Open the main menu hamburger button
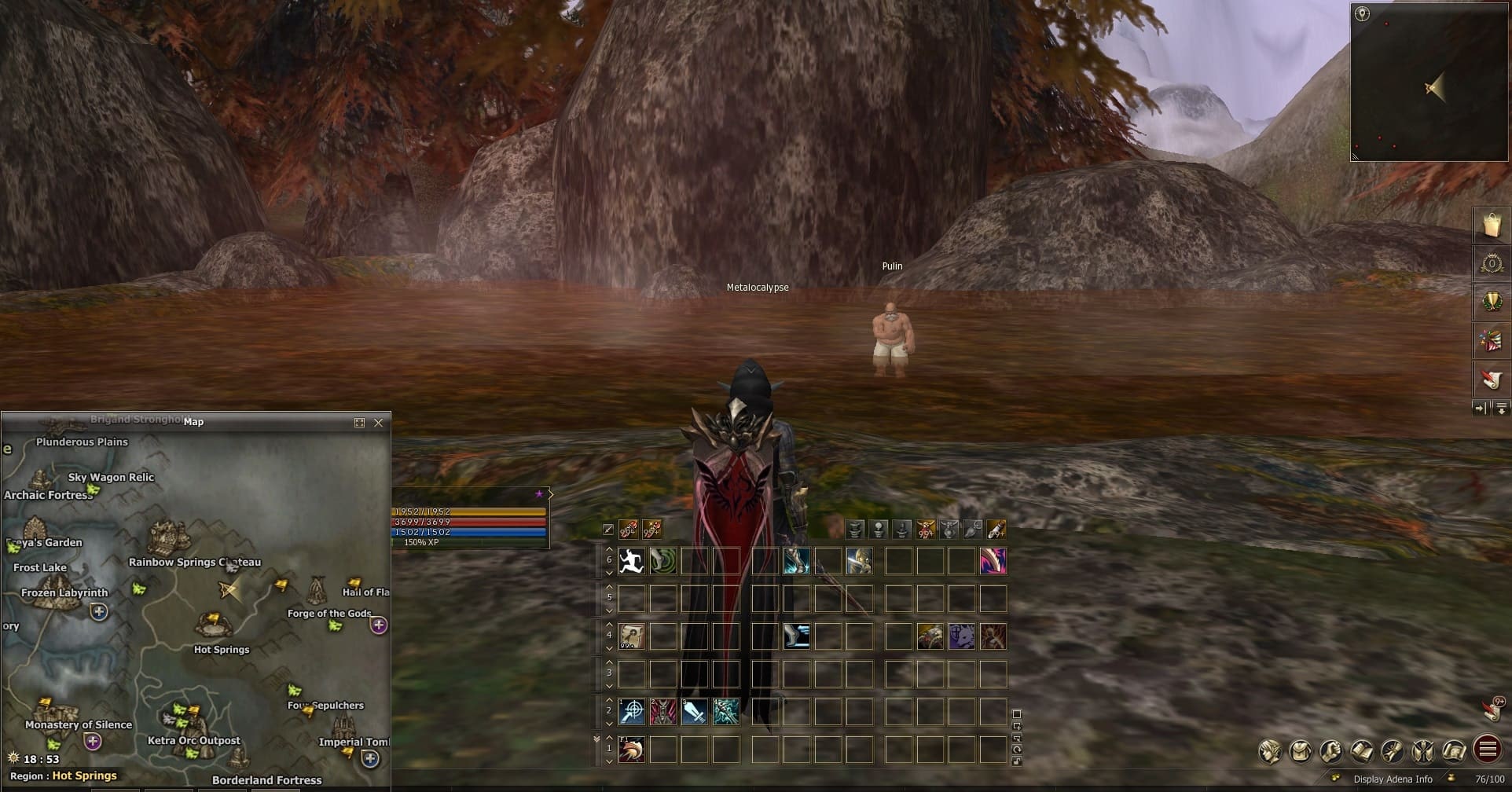Image resolution: width=1512 pixels, height=792 pixels. (x=1488, y=750)
